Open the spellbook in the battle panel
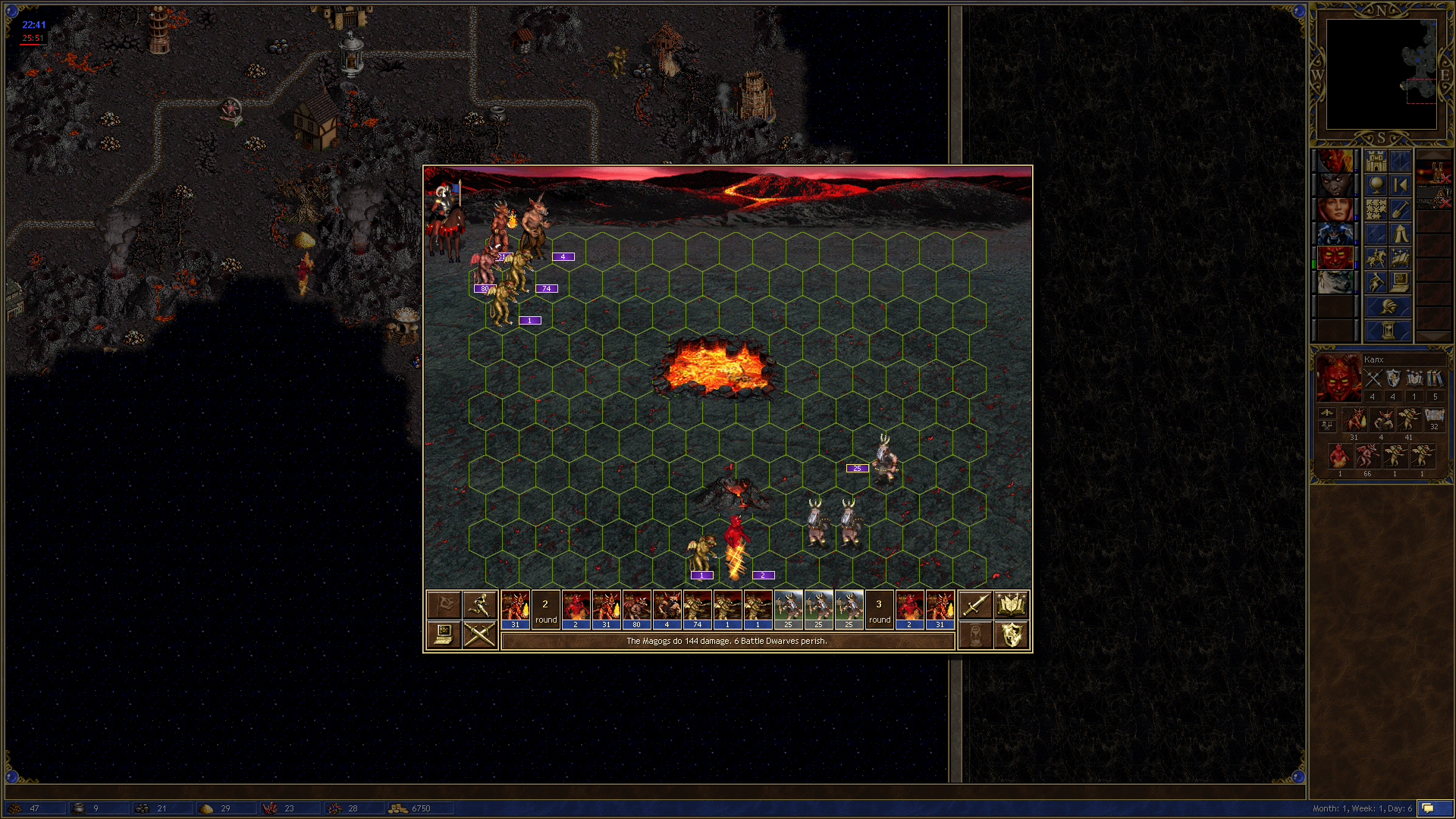The height and width of the screenshot is (819, 1456). [1011, 605]
